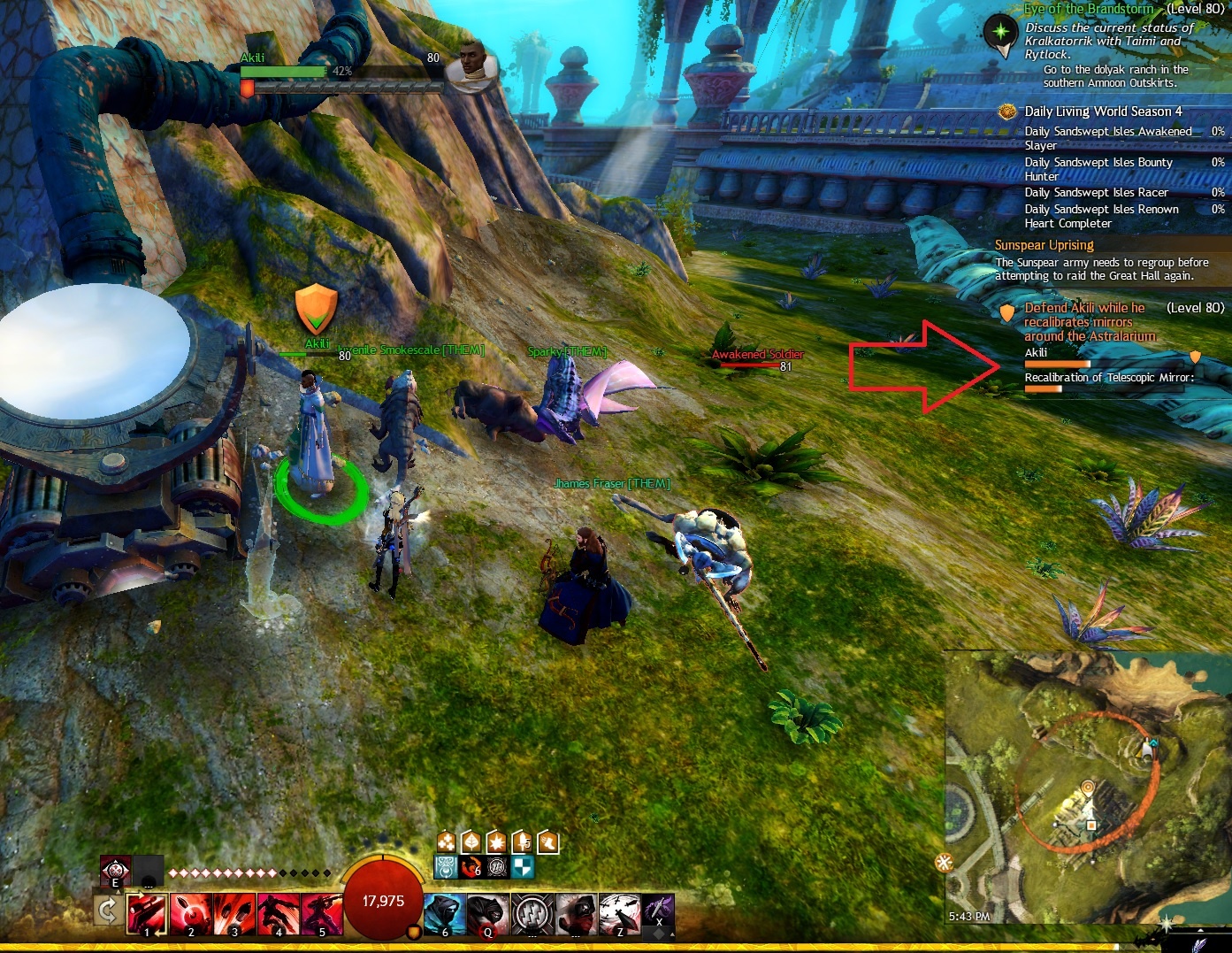Select the Daily Sandswept Isles Racer achievement
The width and height of the screenshot is (1232, 953).
[1096, 193]
